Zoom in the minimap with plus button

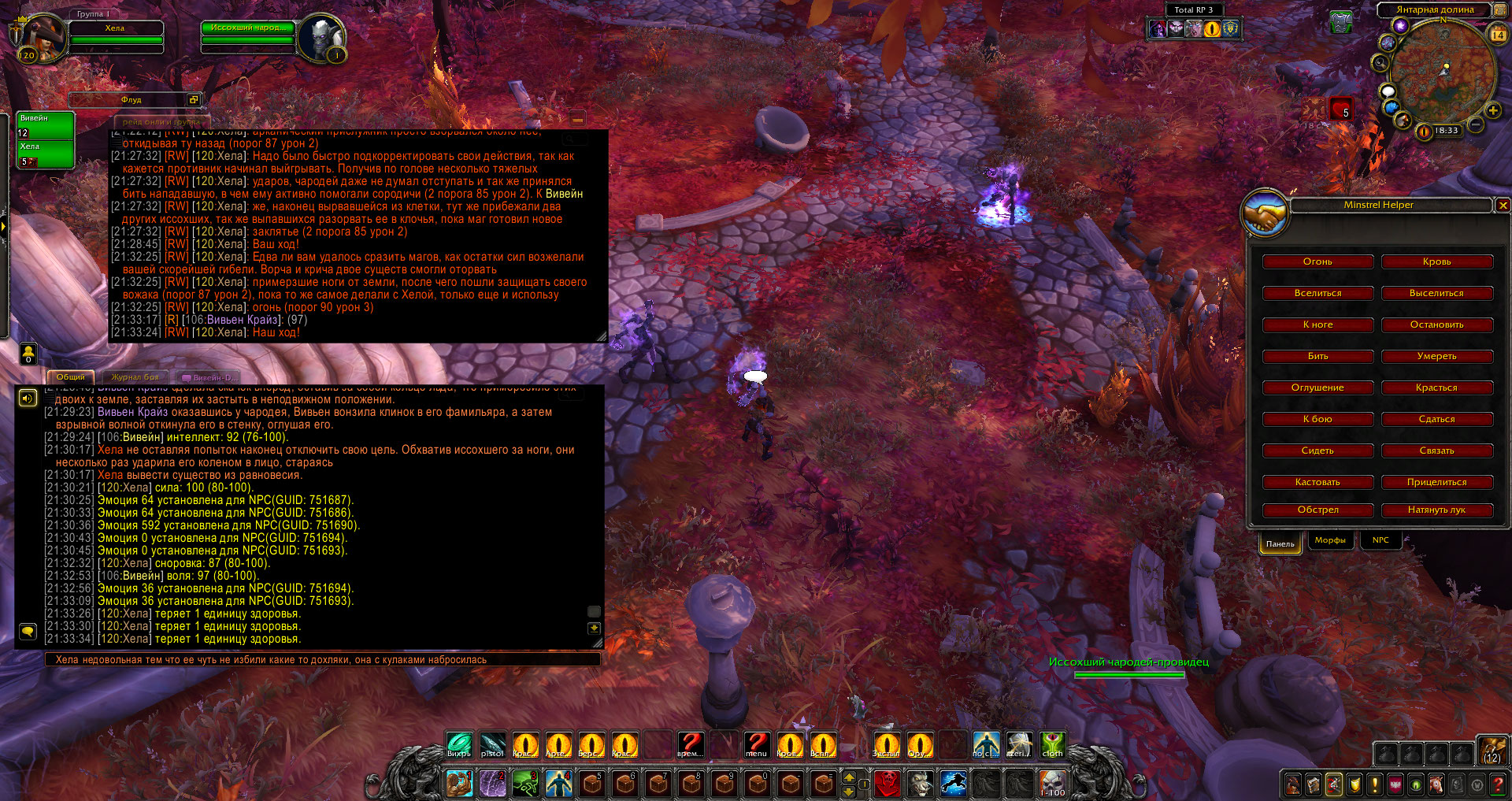(x=1492, y=110)
